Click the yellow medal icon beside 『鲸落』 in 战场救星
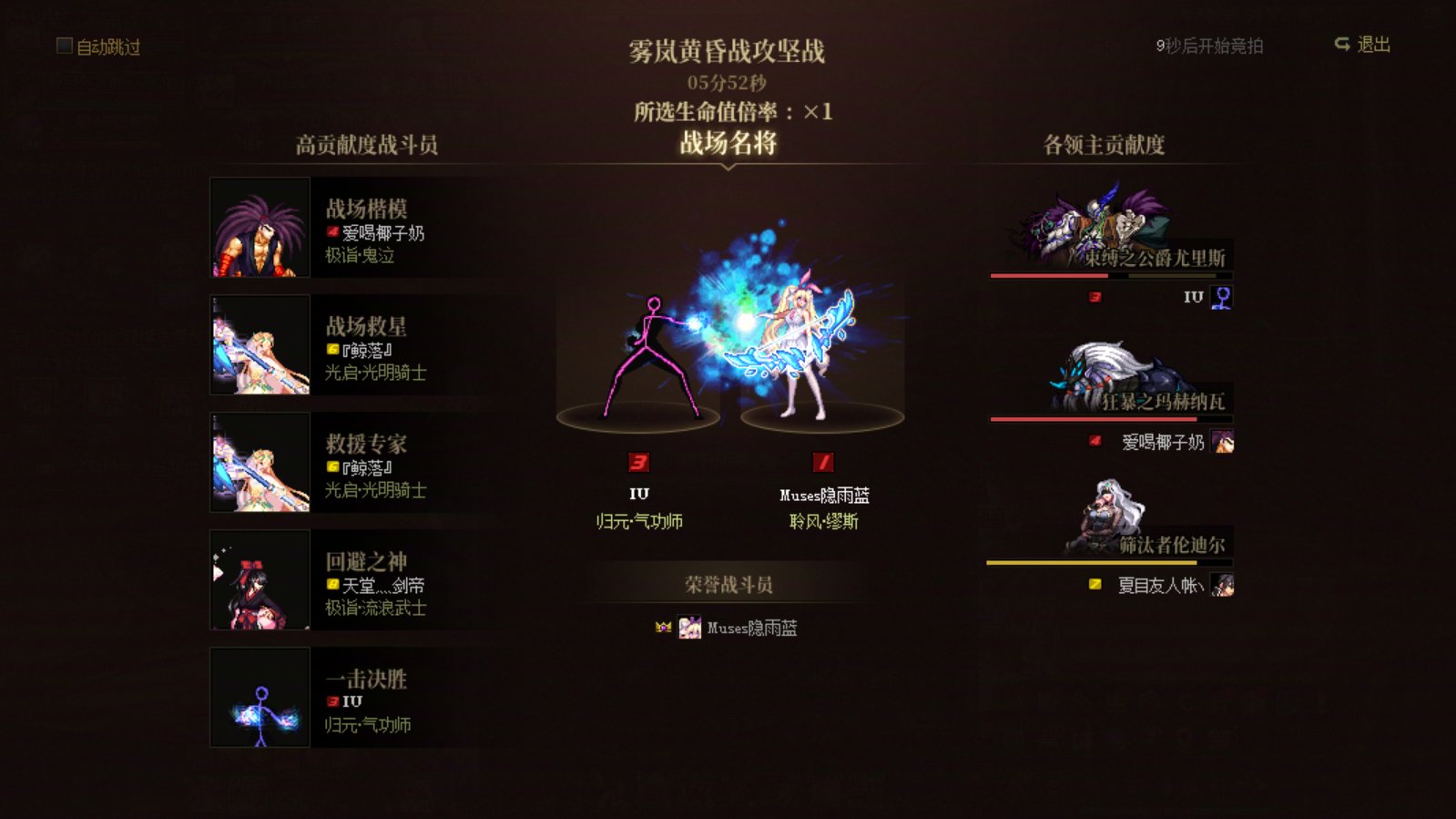This screenshot has height=819, width=1456. [x=331, y=347]
